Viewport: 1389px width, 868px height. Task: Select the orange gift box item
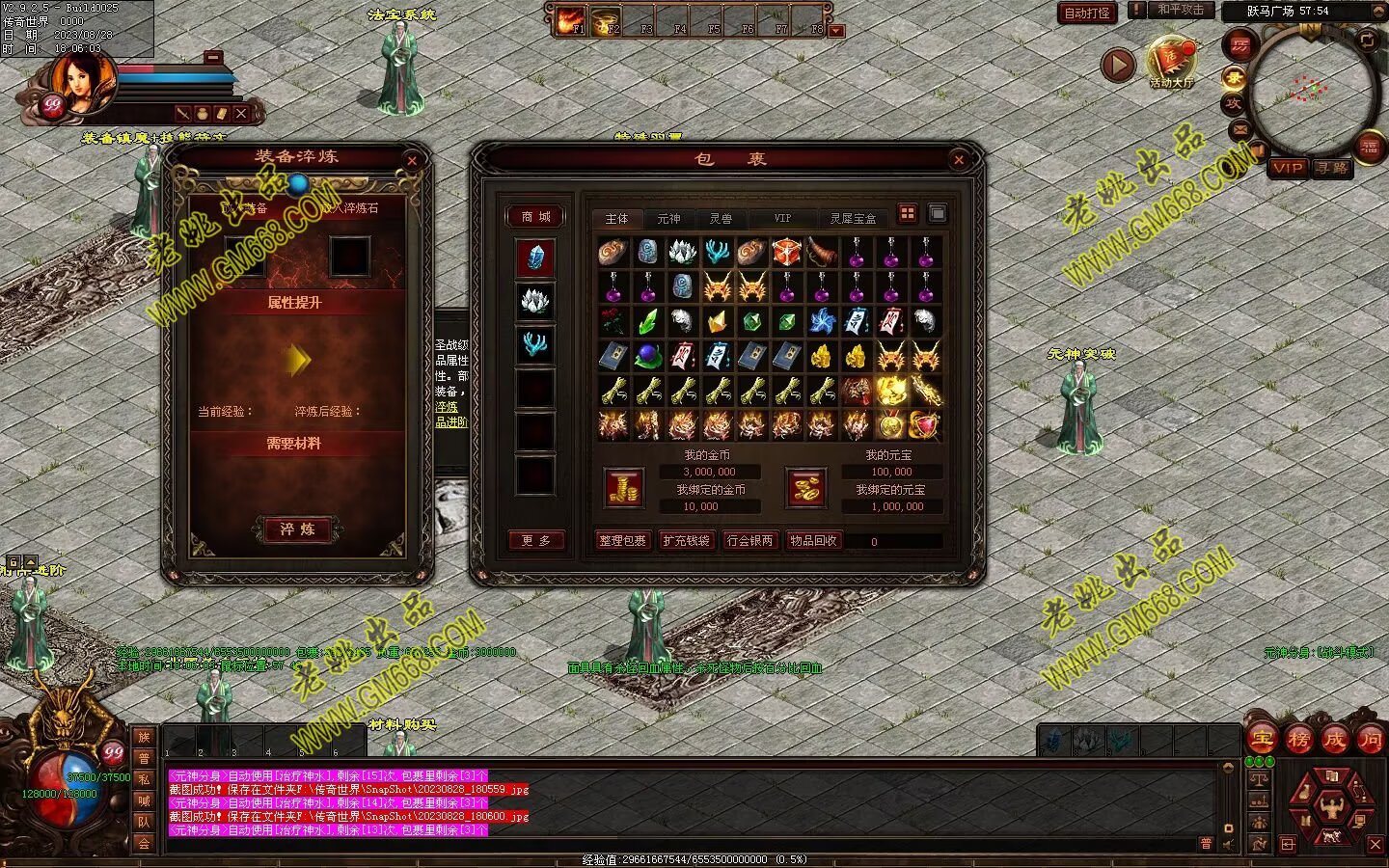(x=786, y=253)
